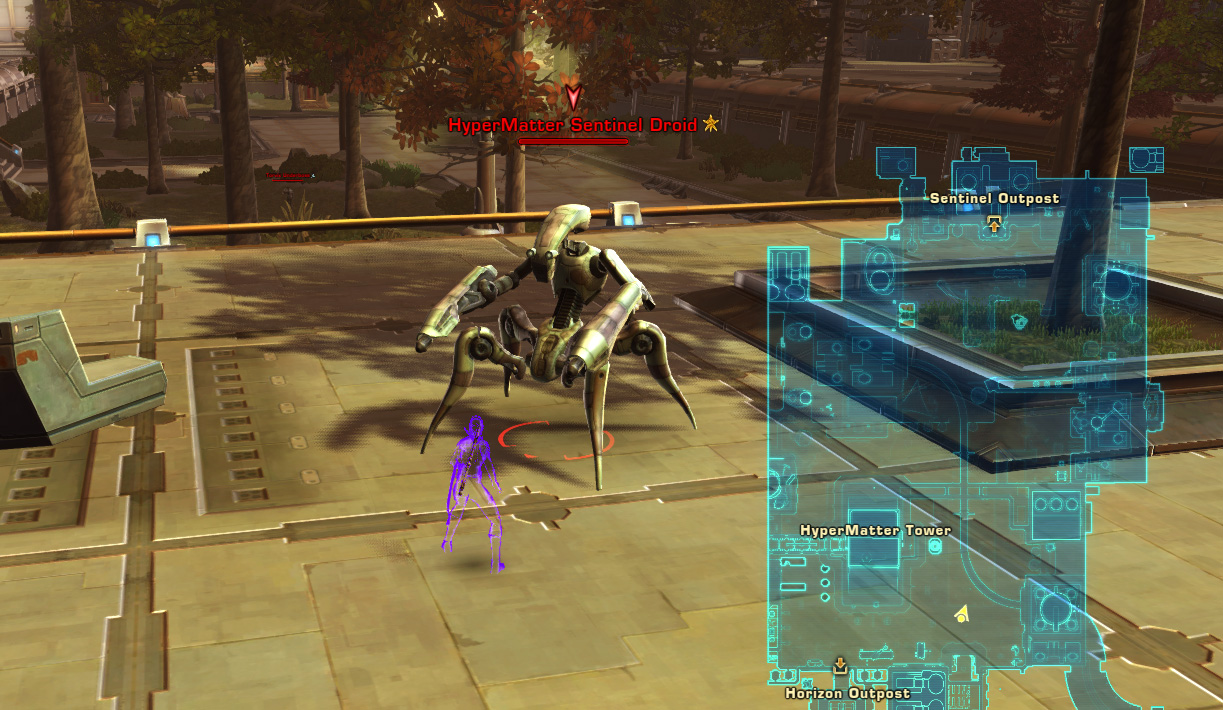Click the HyperMatter Tower label on the map
This screenshot has height=710, width=1223.
point(875,530)
